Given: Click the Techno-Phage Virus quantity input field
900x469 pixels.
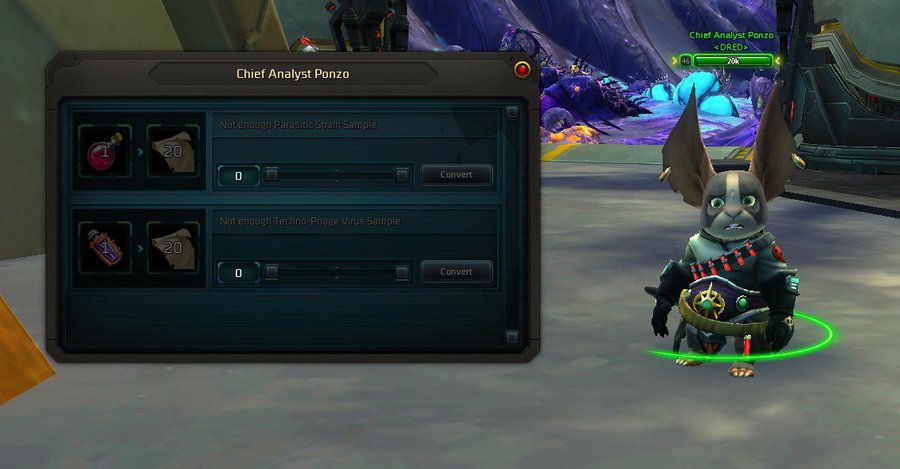Looking at the screenshot, I should (238, 273).
